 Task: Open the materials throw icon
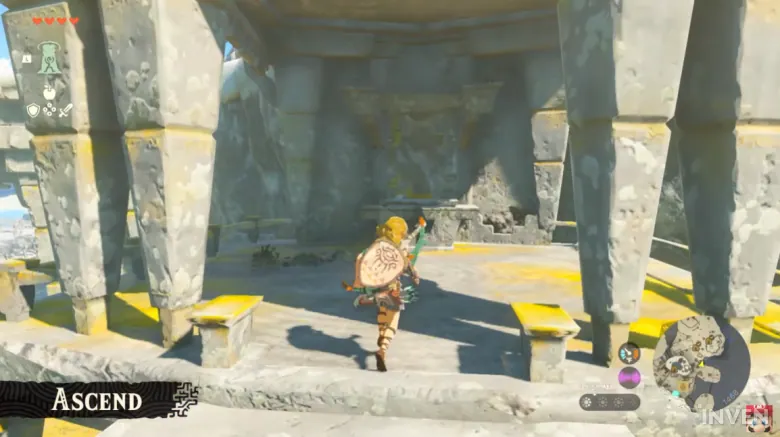(x=49, y=110)
